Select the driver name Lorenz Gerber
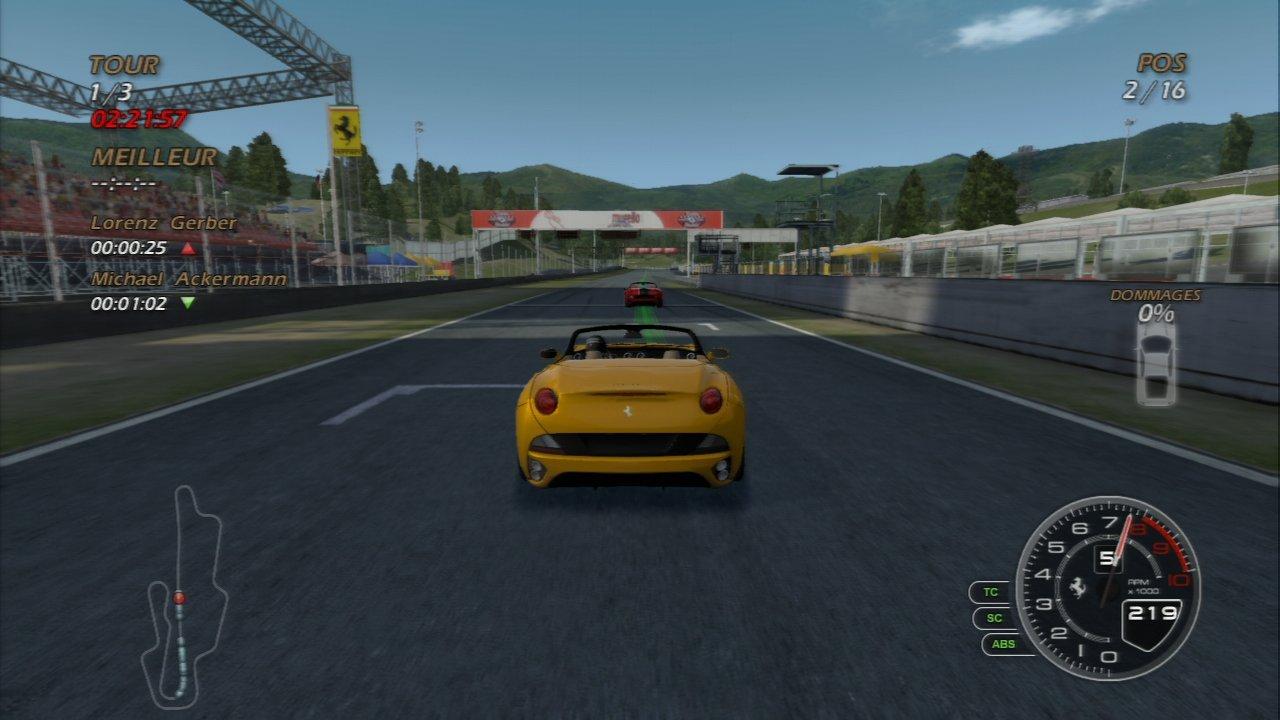1280x720 pixels. [x=163, y=224]
